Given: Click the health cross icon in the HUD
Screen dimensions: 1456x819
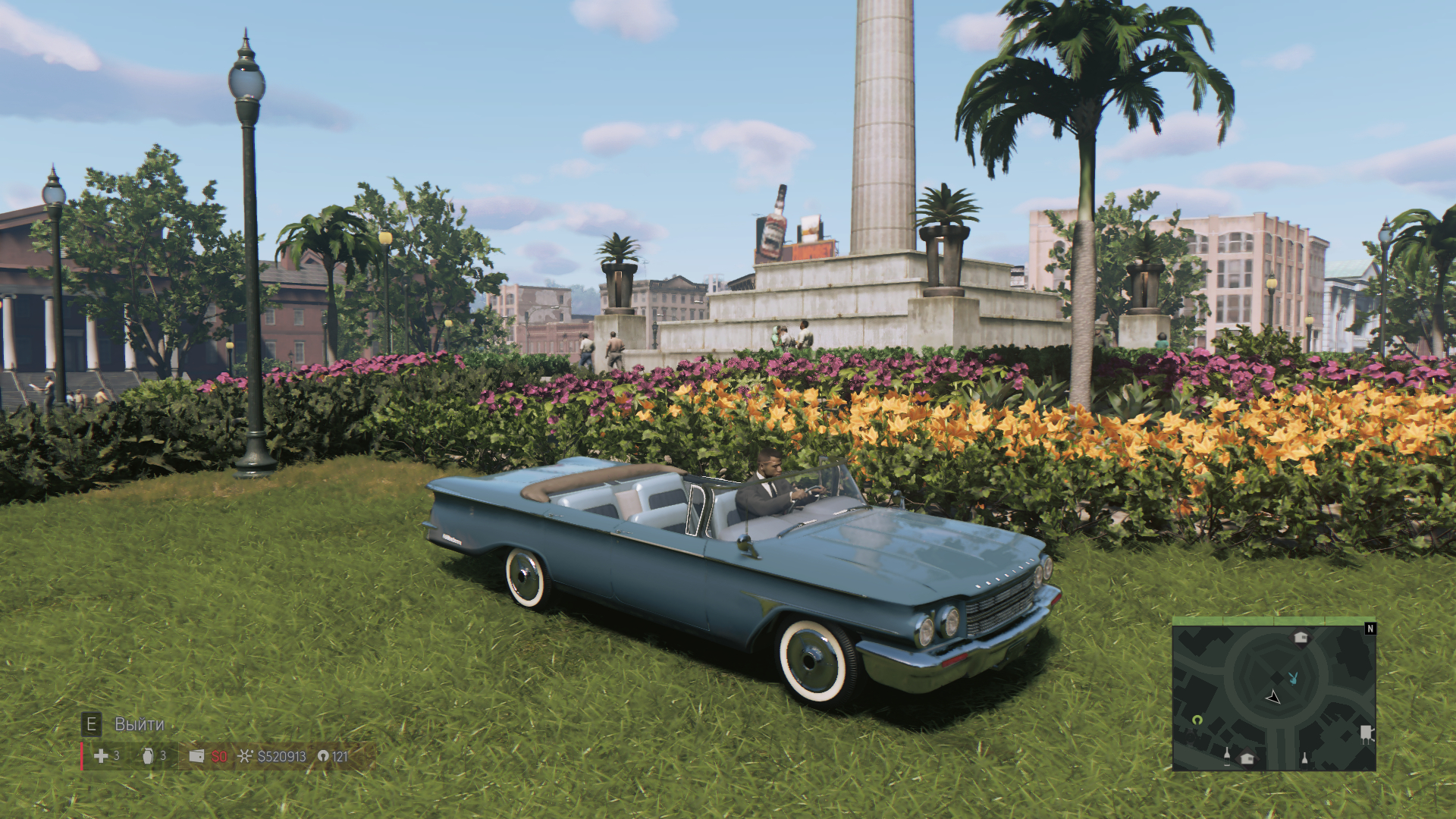Looking at the screenshot, I should tap(99, 756).
